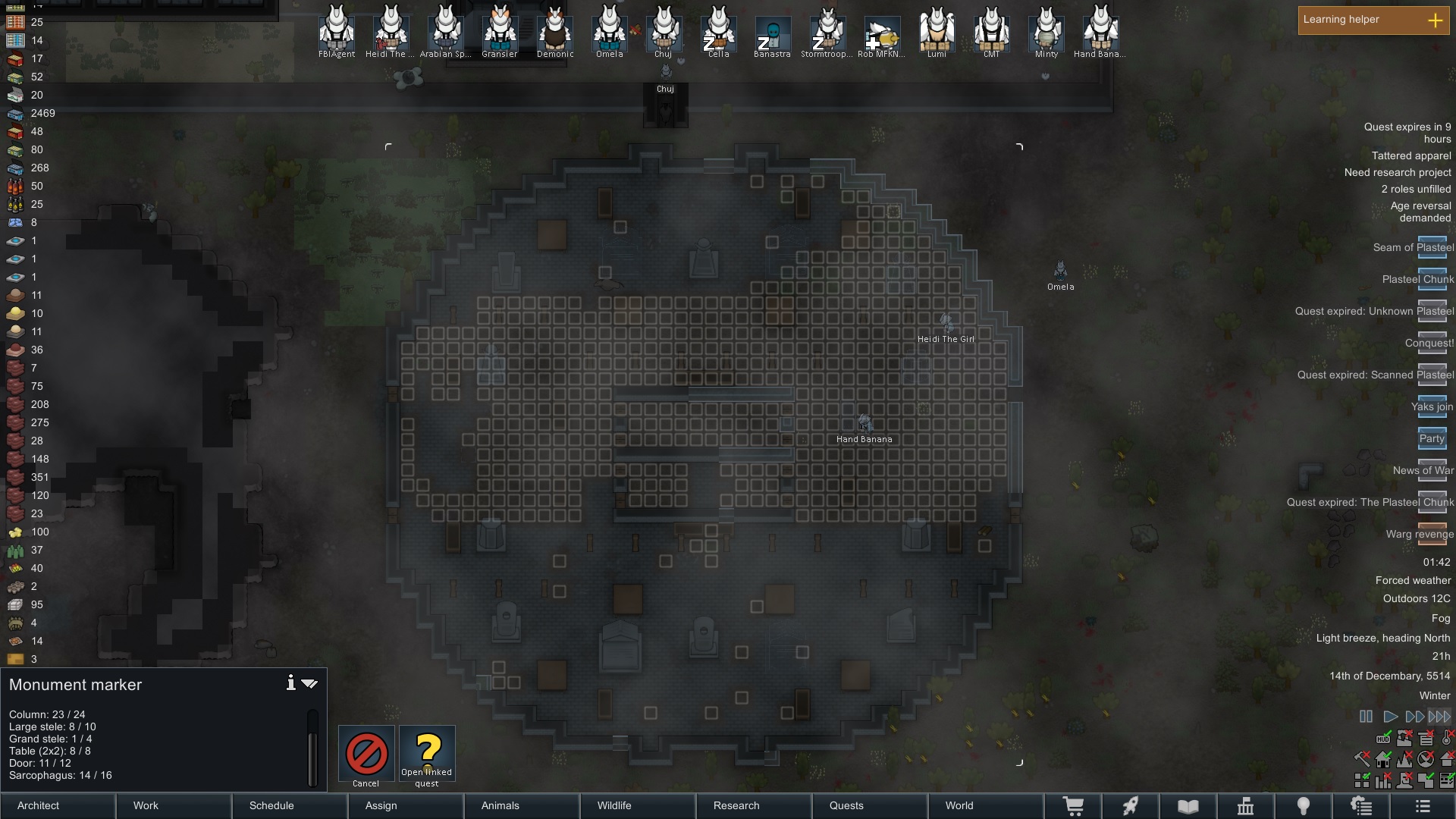Open the Party letter
This screenshot has height=819, width=1456.
1432,439
